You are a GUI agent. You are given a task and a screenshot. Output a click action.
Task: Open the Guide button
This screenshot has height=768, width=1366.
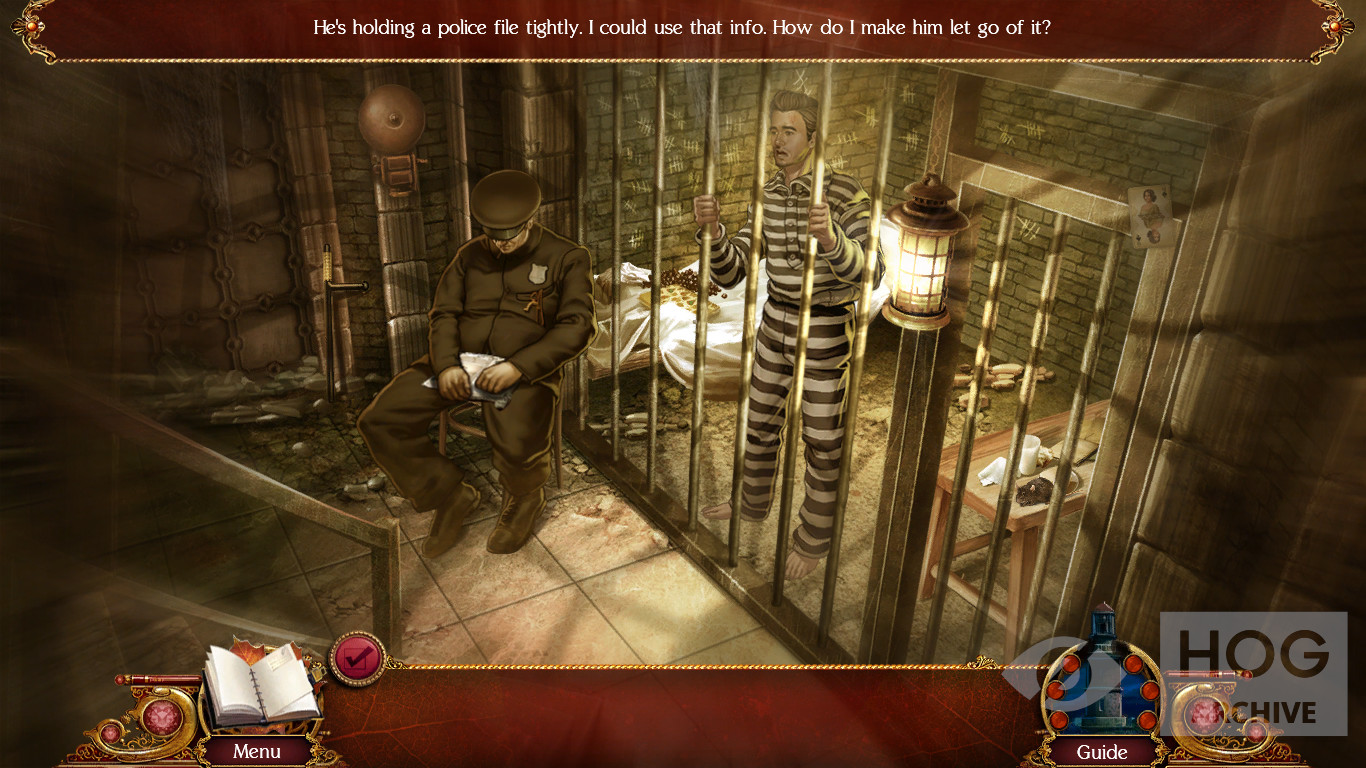click(1102, 752)
